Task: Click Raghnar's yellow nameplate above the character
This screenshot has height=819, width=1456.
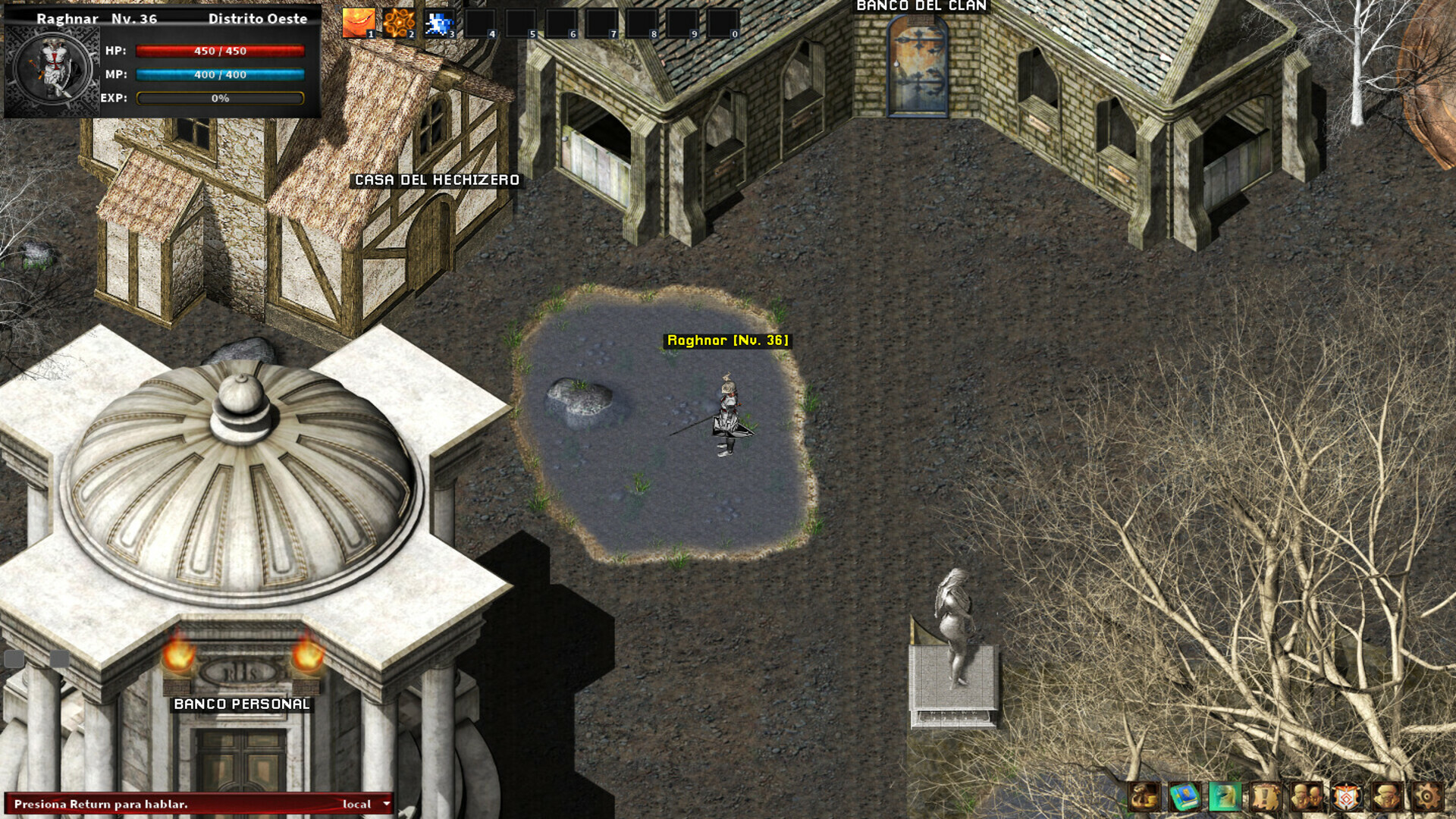Action: tap(727, 340)
